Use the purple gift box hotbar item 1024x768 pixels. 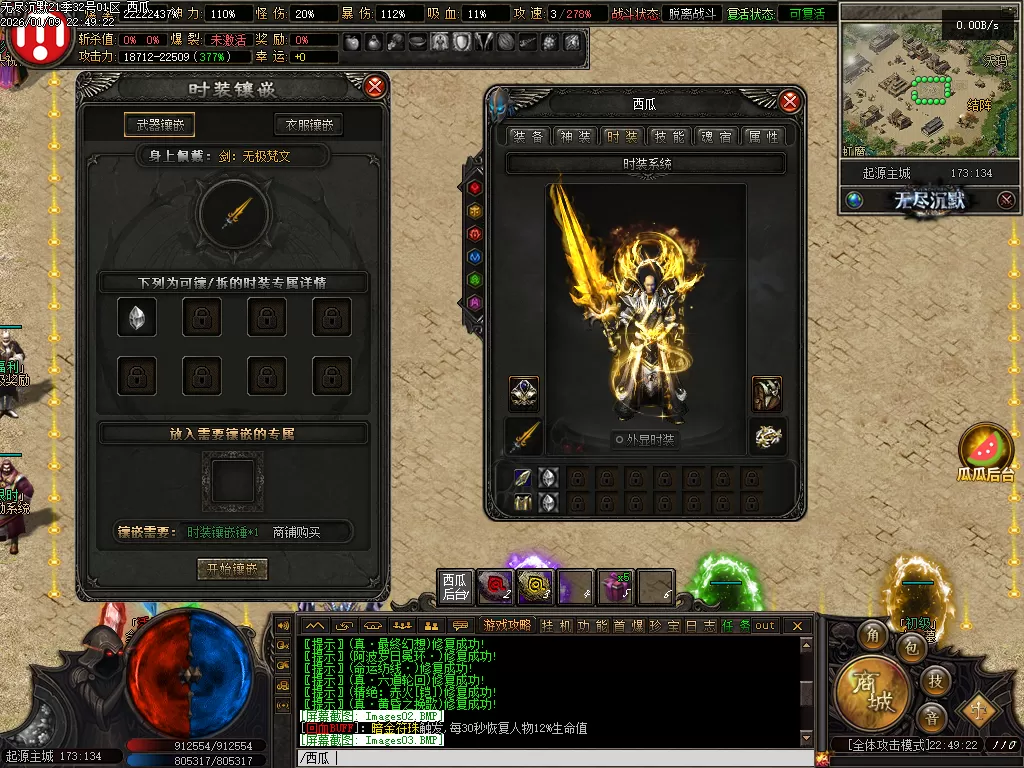click(x=614, y=587)
